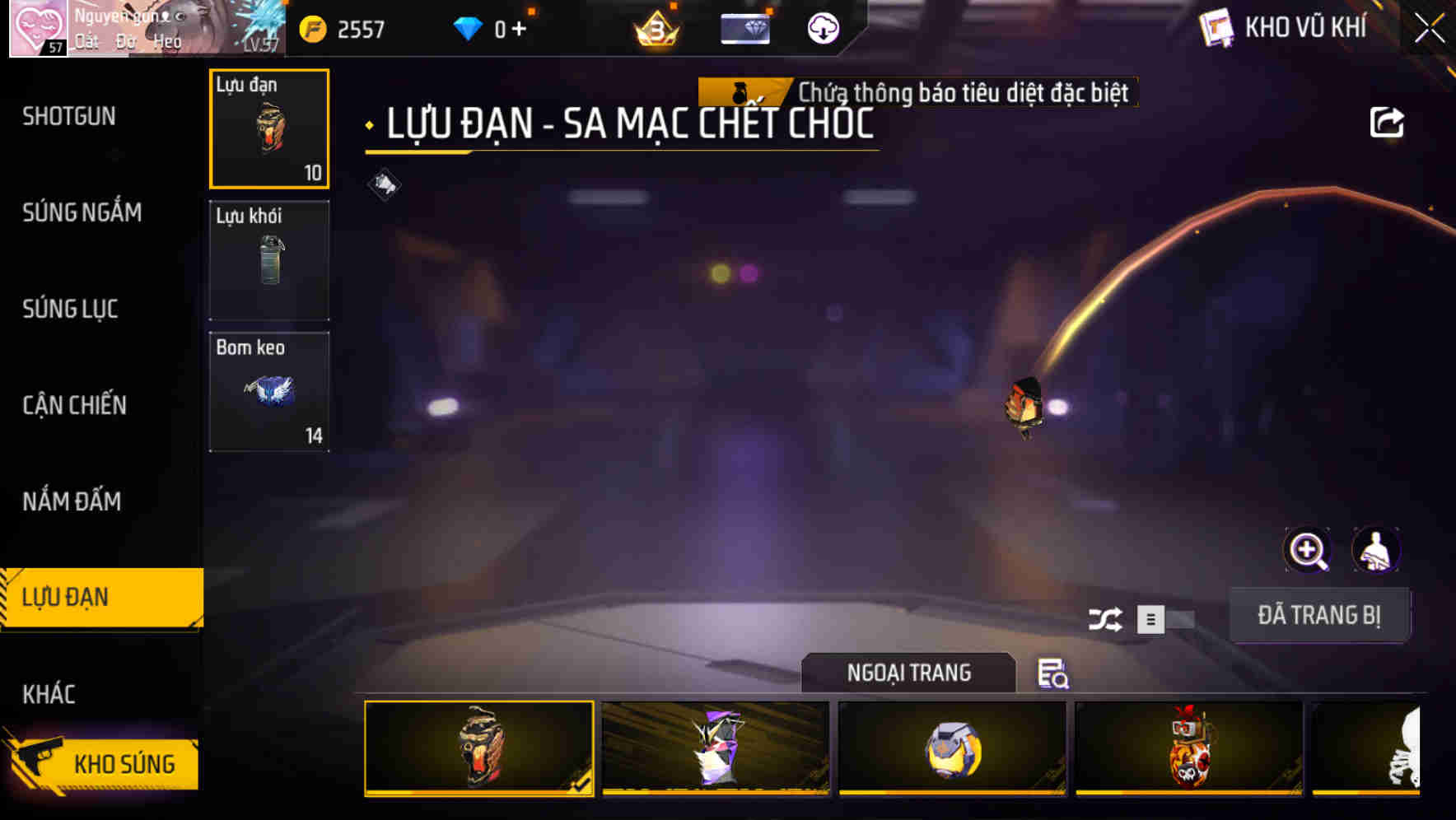
Task: Click the equipped state button ĐÃ TRANG BỊ
Action: click(1320, 614)
